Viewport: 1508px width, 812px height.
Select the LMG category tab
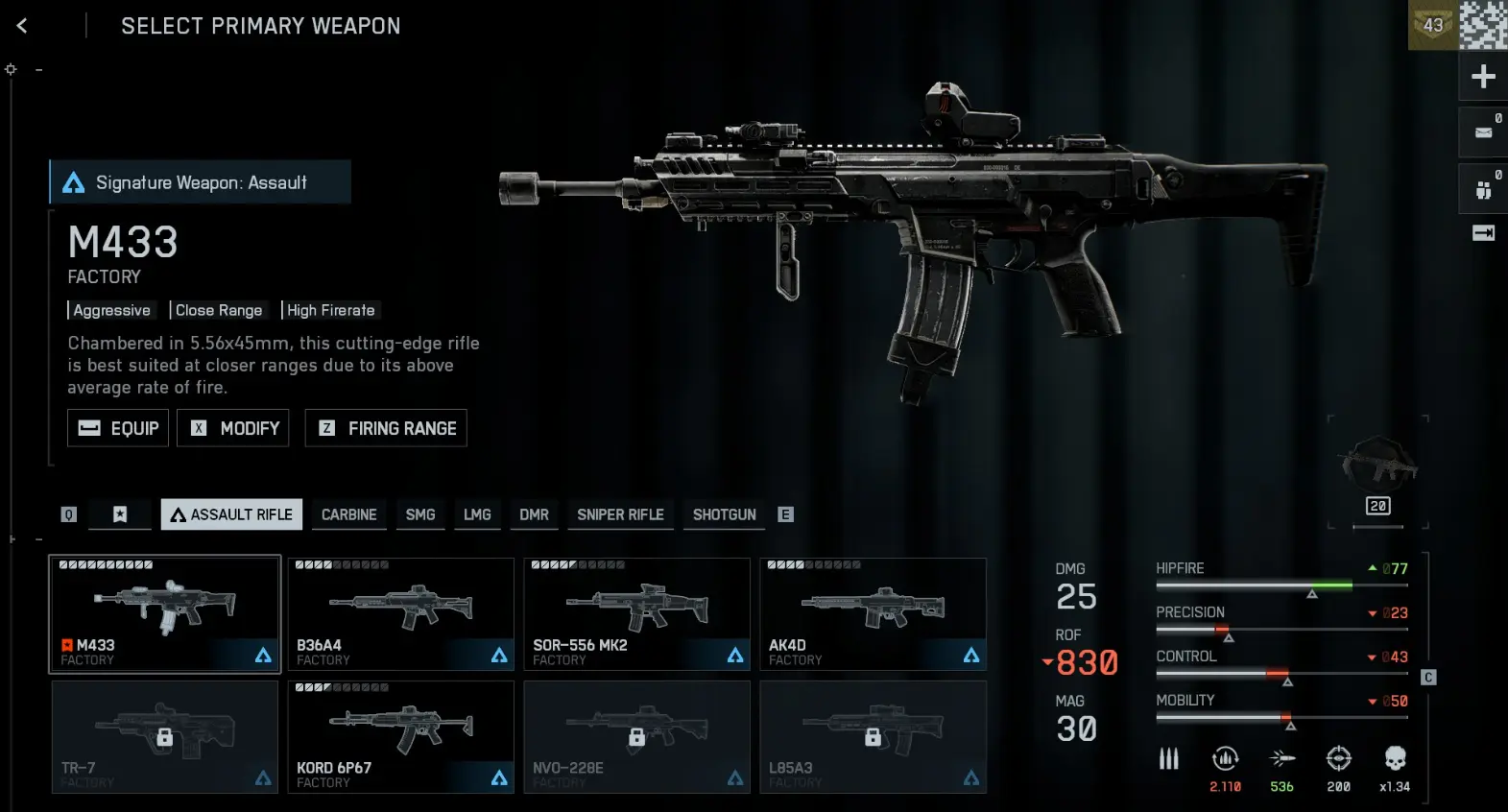pos(477,514)
